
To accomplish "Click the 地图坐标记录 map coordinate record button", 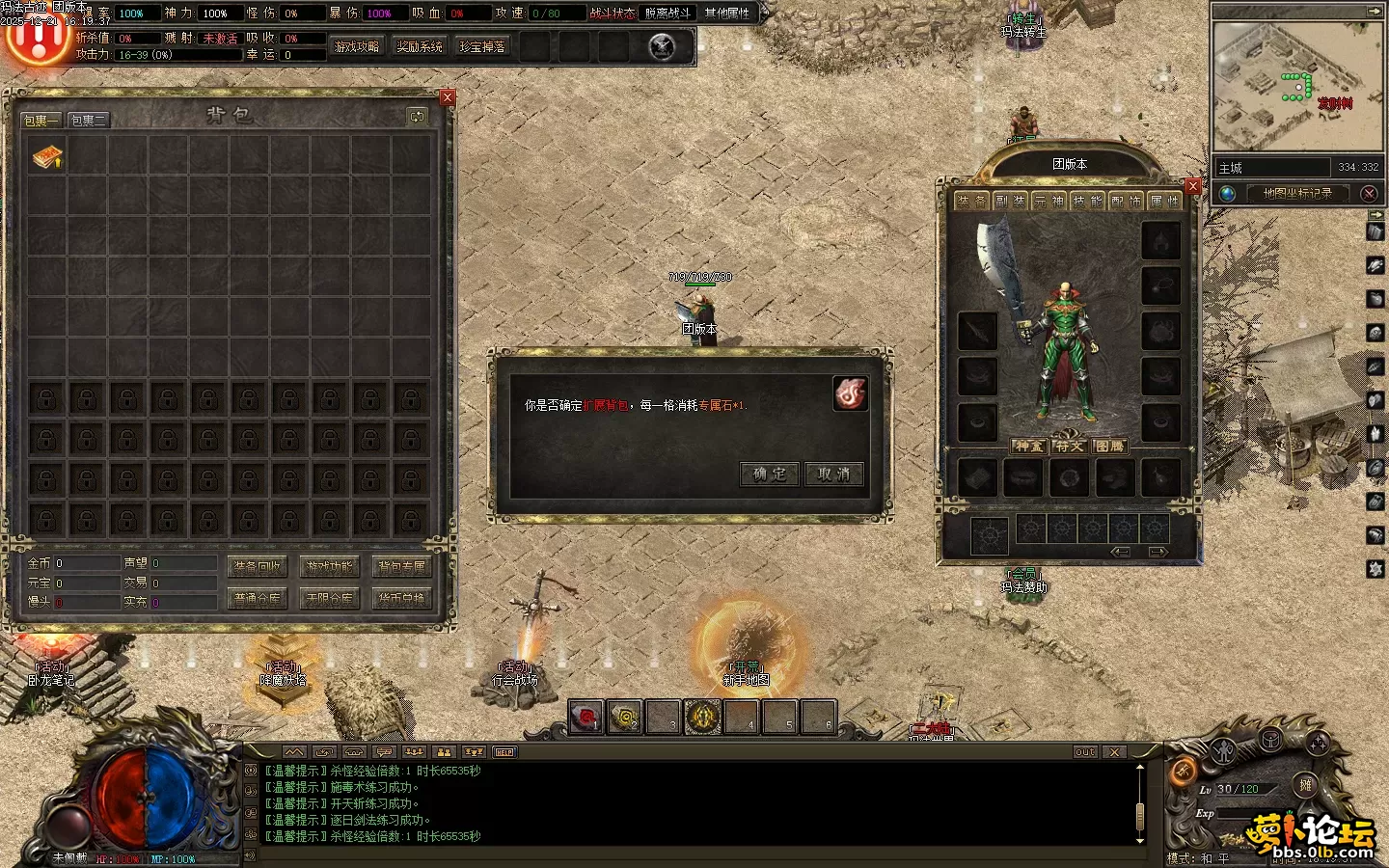I will (x=1297, y=193).
